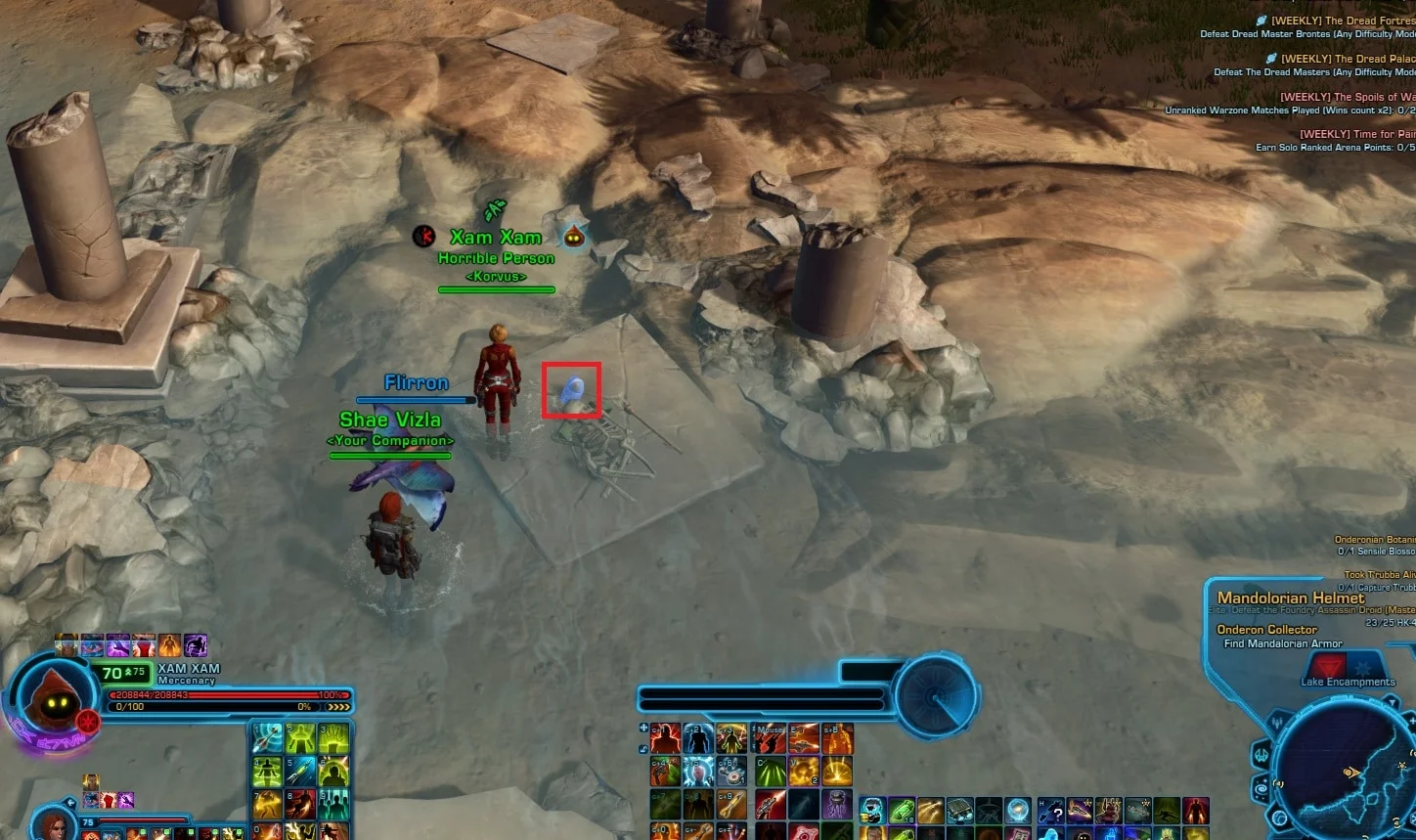Viewport: 1416px width, 840px height.
Task: Click the temporary ability bar's round blue dial
Action: coord(936,696)
